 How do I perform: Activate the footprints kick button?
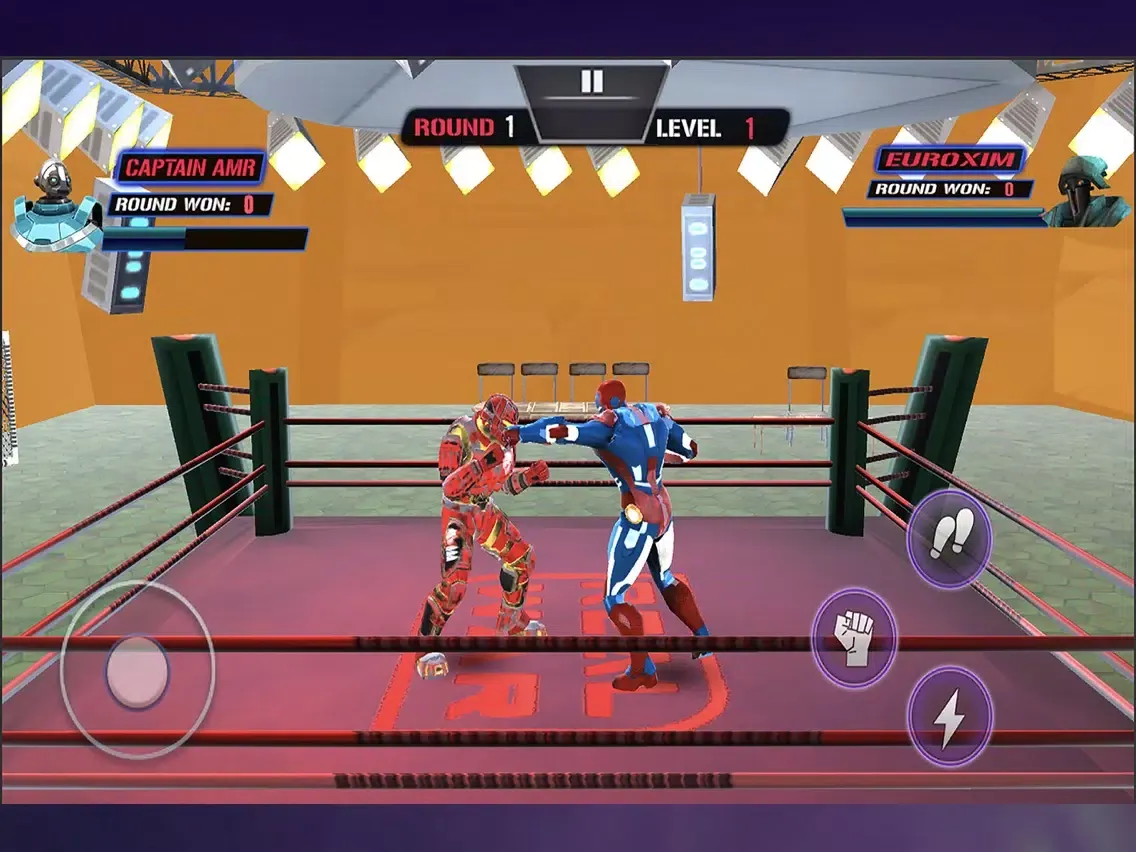coord(948,539)
